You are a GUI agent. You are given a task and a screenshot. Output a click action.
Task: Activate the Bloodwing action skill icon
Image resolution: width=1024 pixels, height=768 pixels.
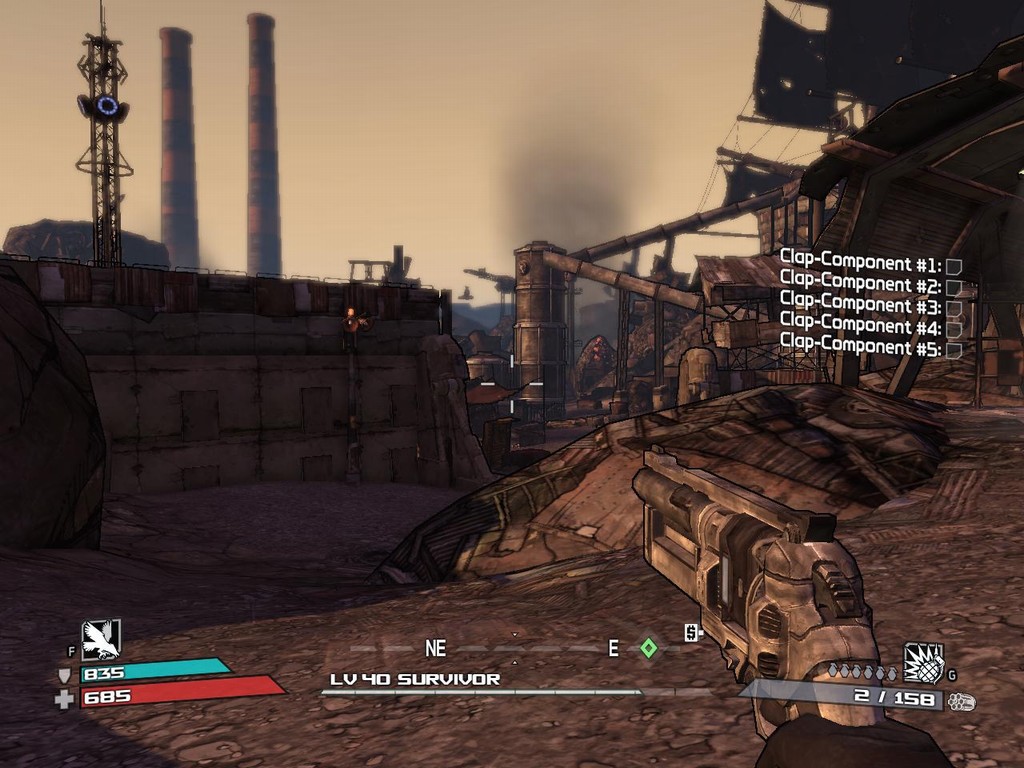click(x=101, y=639)
